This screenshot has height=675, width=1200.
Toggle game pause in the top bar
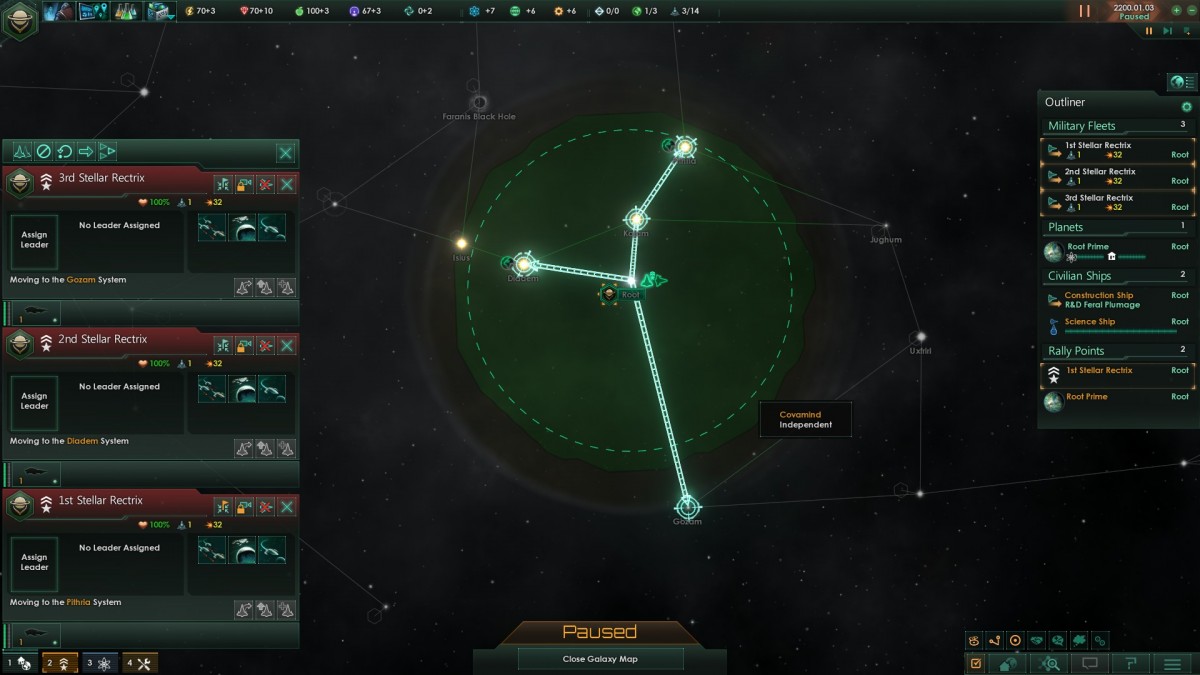point(1085,11)
